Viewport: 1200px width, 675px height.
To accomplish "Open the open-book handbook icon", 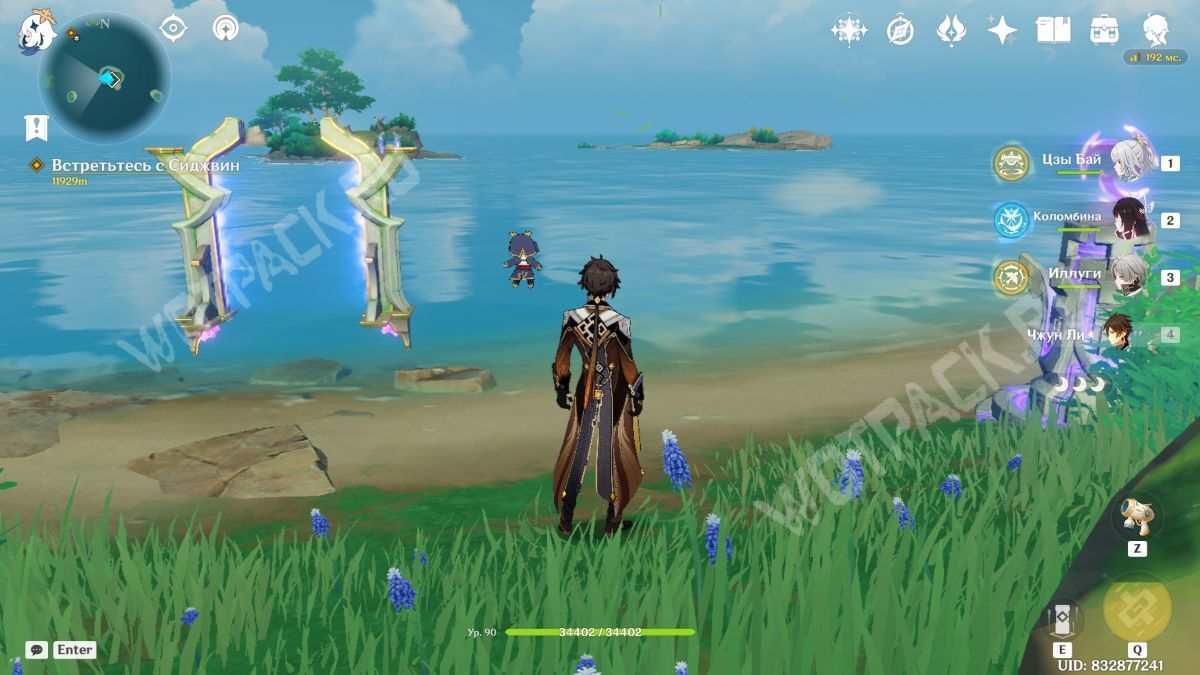I will coord(1053,30).
